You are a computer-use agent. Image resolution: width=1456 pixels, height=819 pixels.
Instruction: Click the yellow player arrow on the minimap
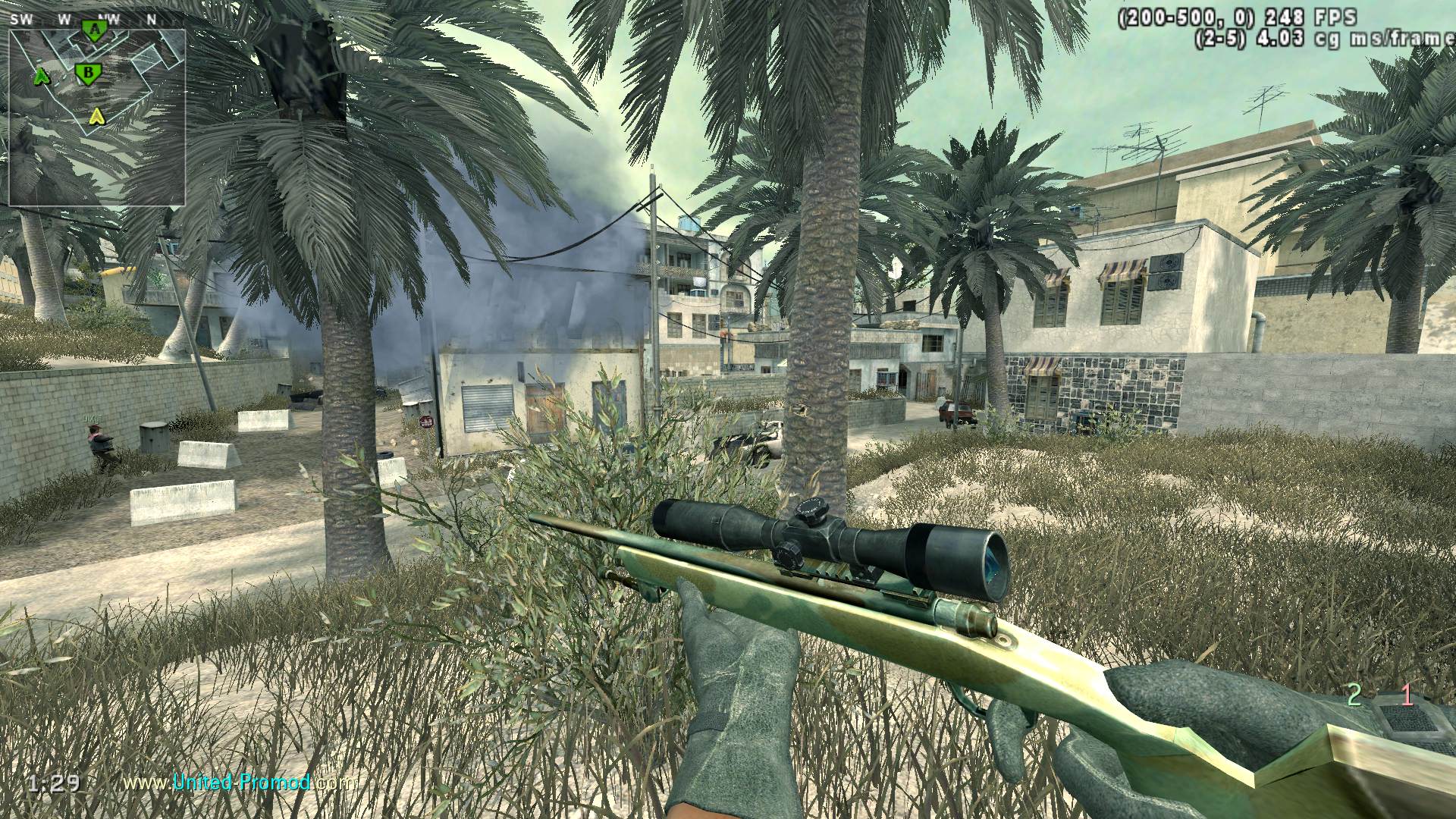tap(96, 116)
